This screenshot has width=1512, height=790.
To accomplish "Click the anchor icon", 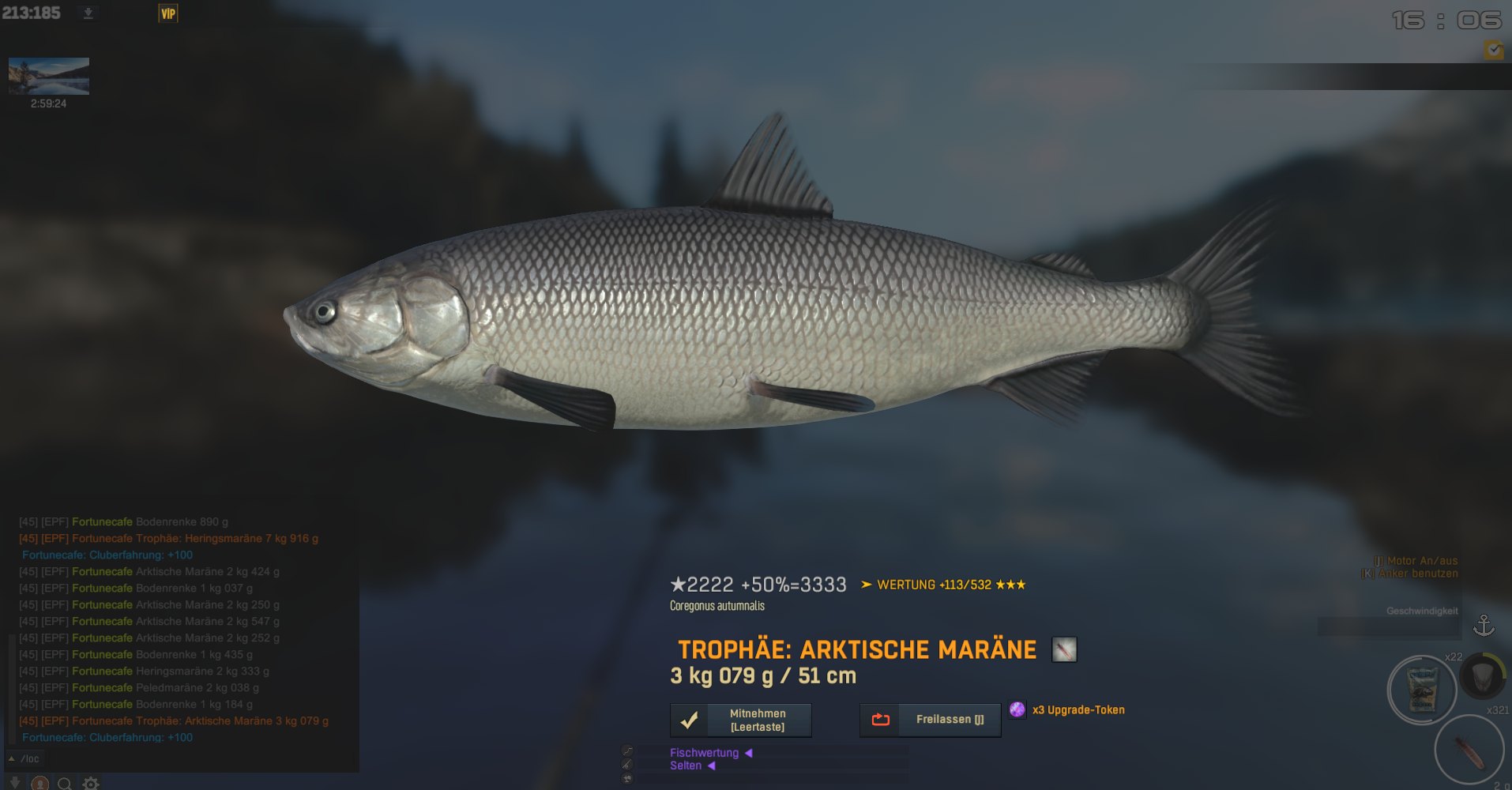I will pyautogui.click(x=1484, y=626).
